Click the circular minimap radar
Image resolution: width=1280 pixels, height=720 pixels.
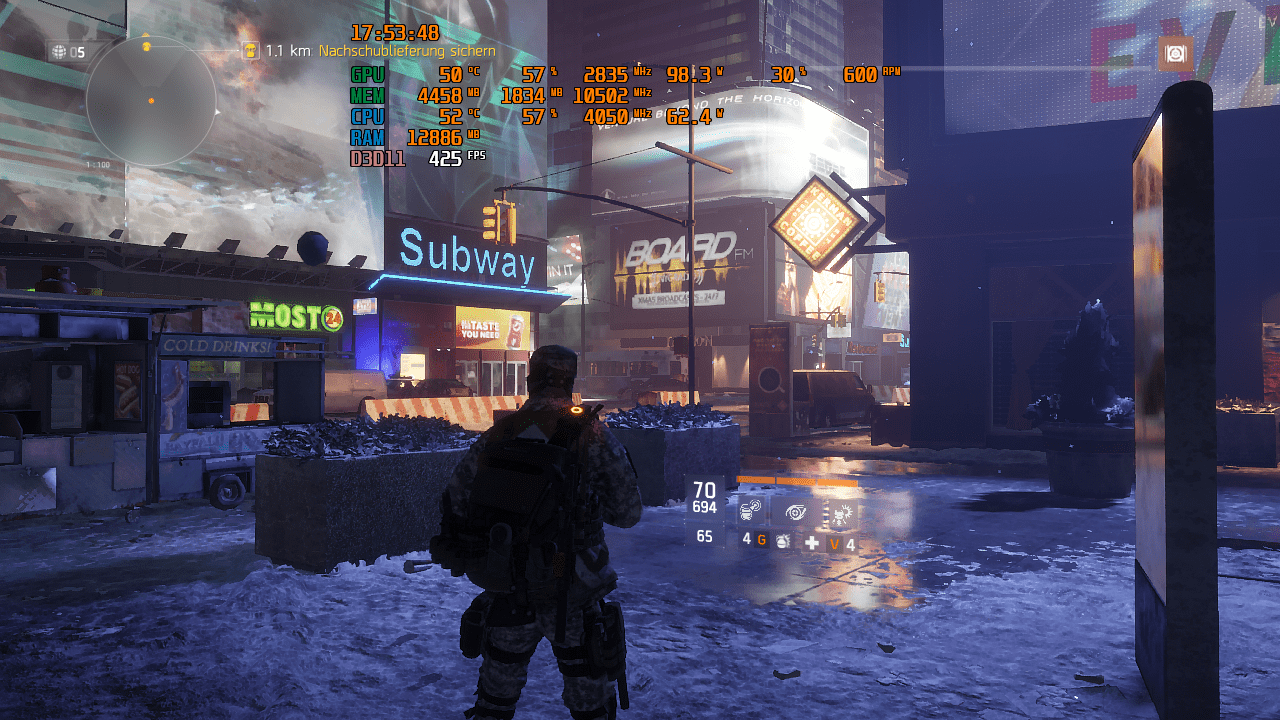(x=151, y=101)
